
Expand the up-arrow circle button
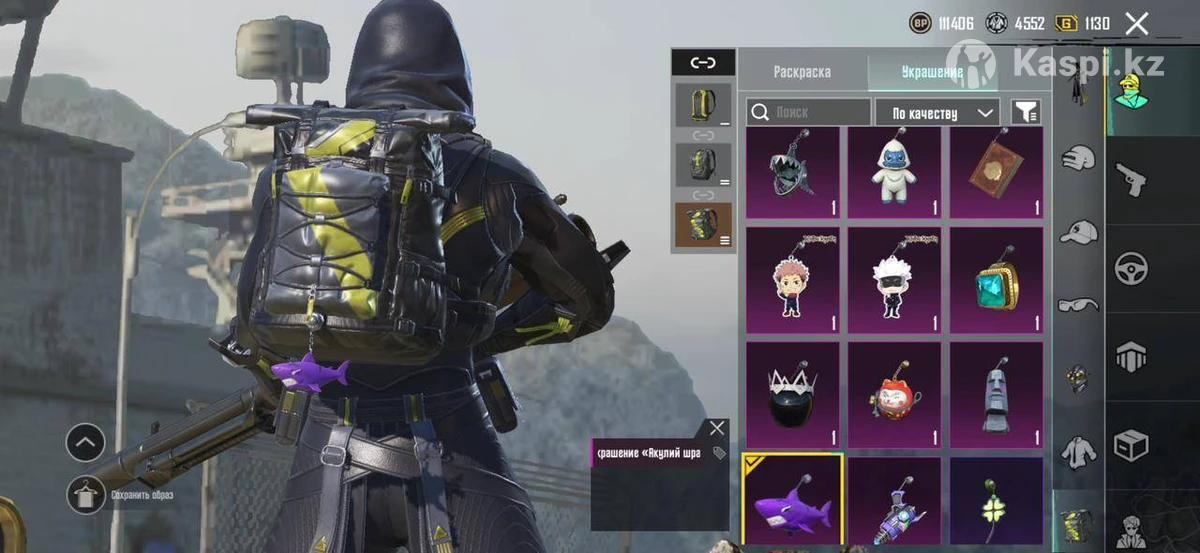[86, 441]
